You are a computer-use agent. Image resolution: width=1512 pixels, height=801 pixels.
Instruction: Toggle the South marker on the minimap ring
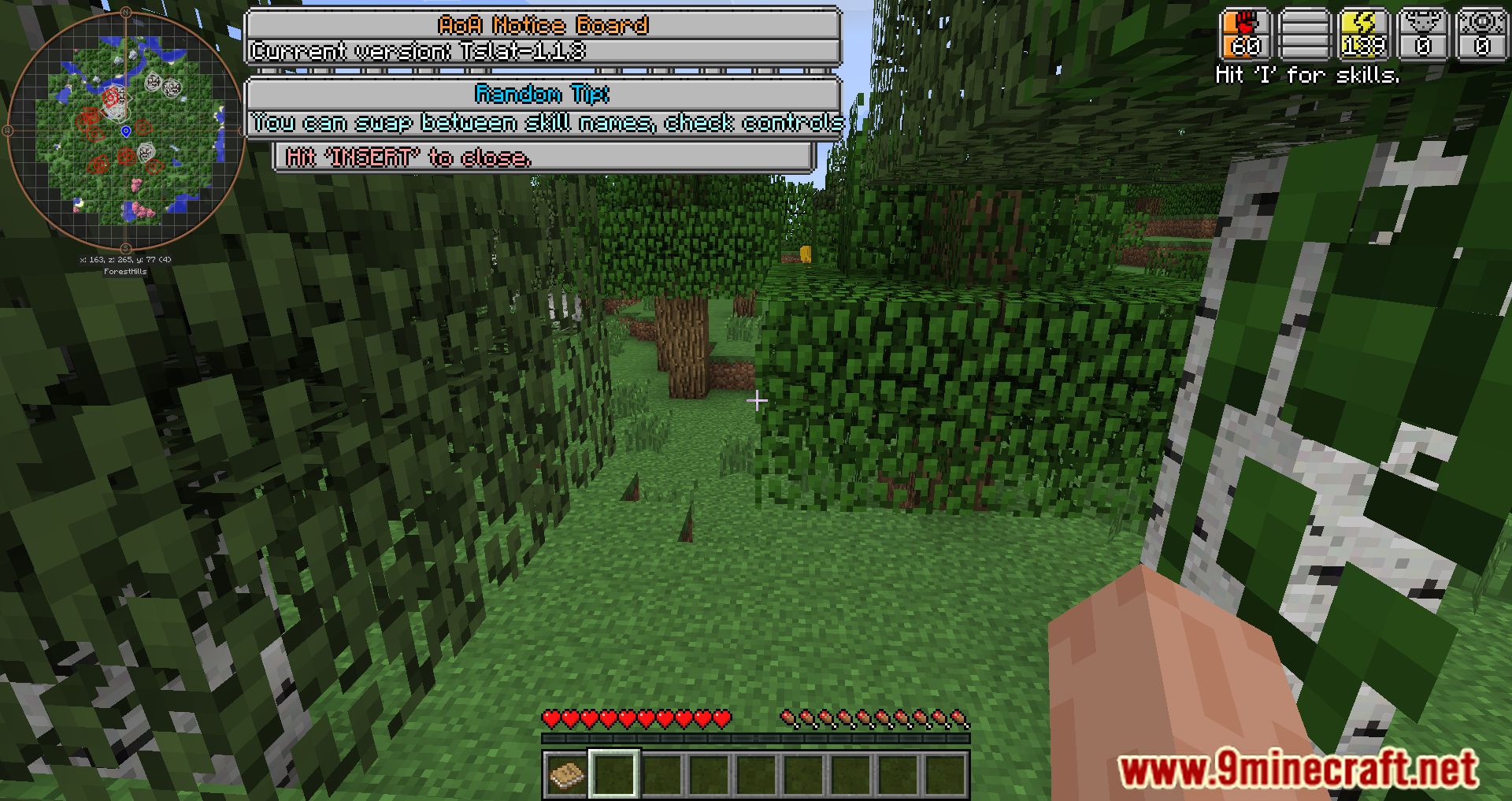coord(124,250)
